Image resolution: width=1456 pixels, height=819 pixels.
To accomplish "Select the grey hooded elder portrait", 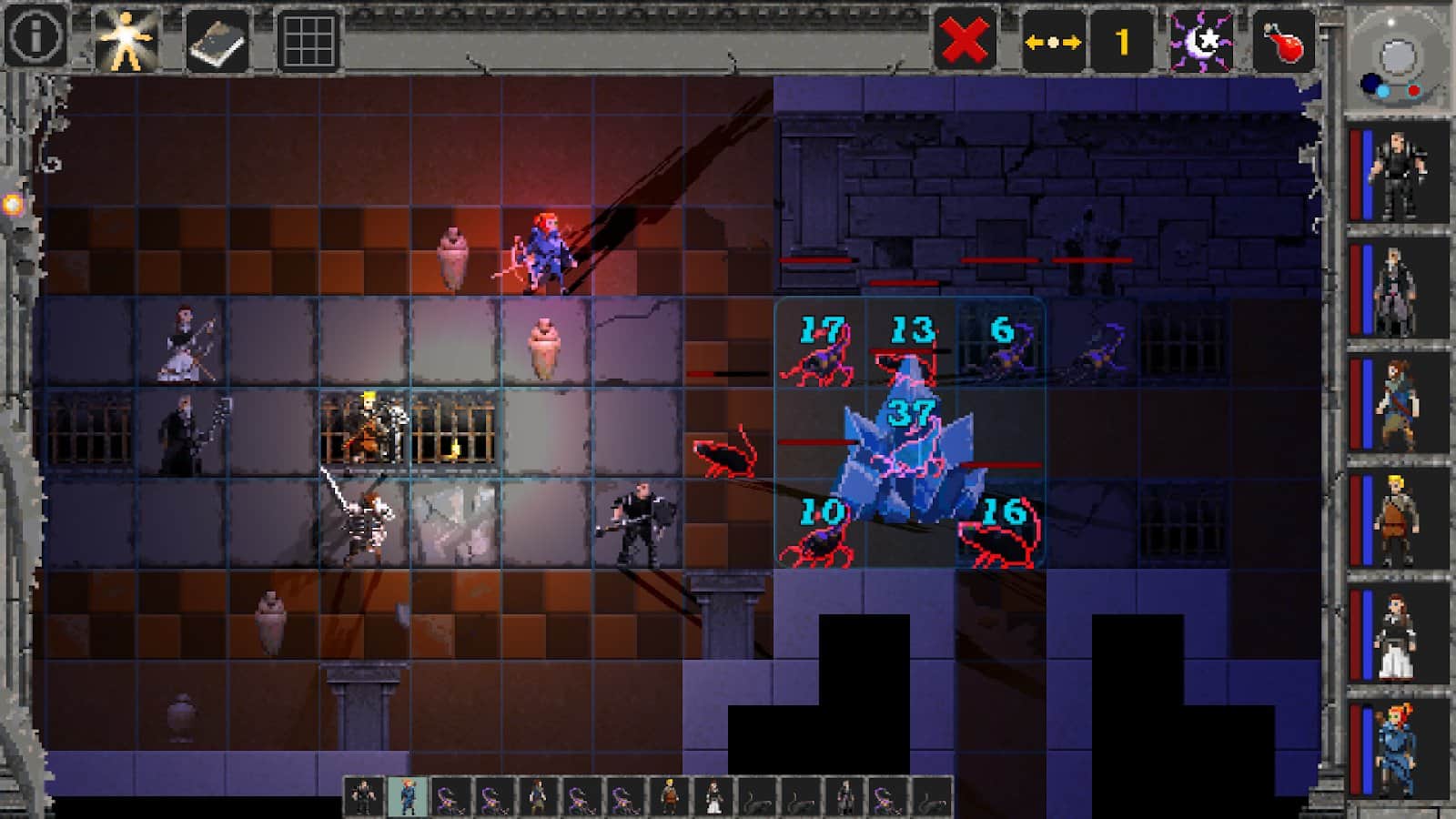I will pyautogui.click(x=1398, y=289).
